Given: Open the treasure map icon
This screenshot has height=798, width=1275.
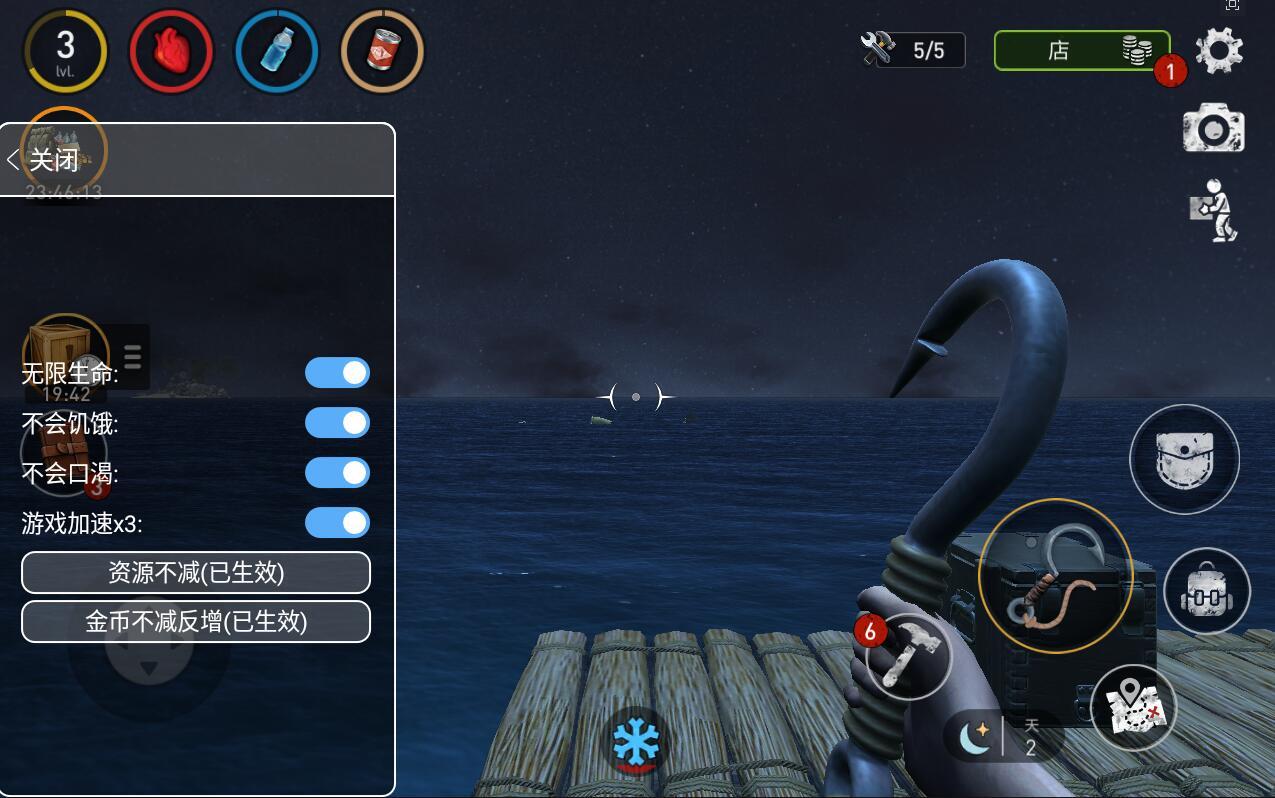Looking at the screenshot, I should point(1133,707).
